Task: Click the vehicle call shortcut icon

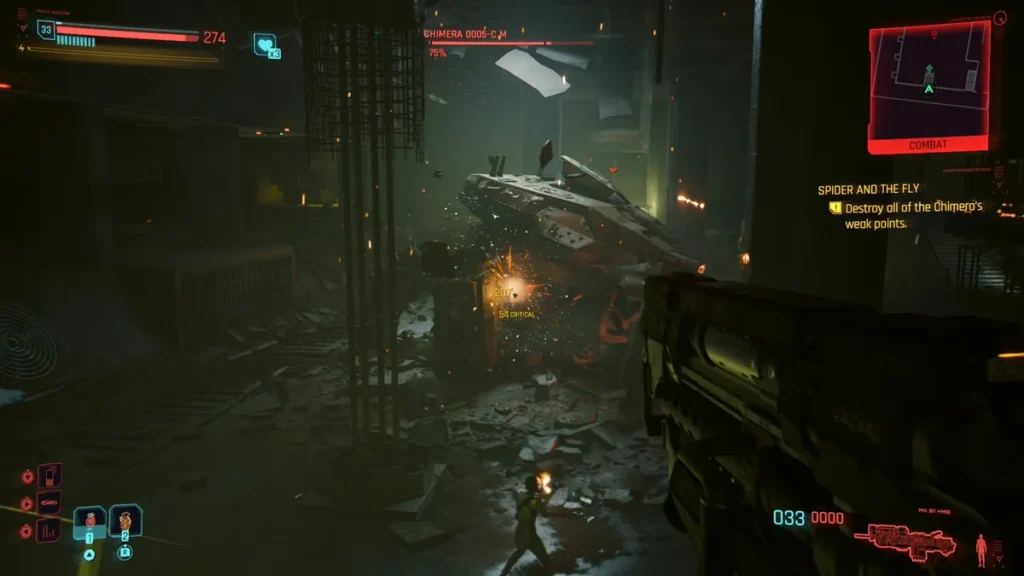Action: [x=49, y=503]
